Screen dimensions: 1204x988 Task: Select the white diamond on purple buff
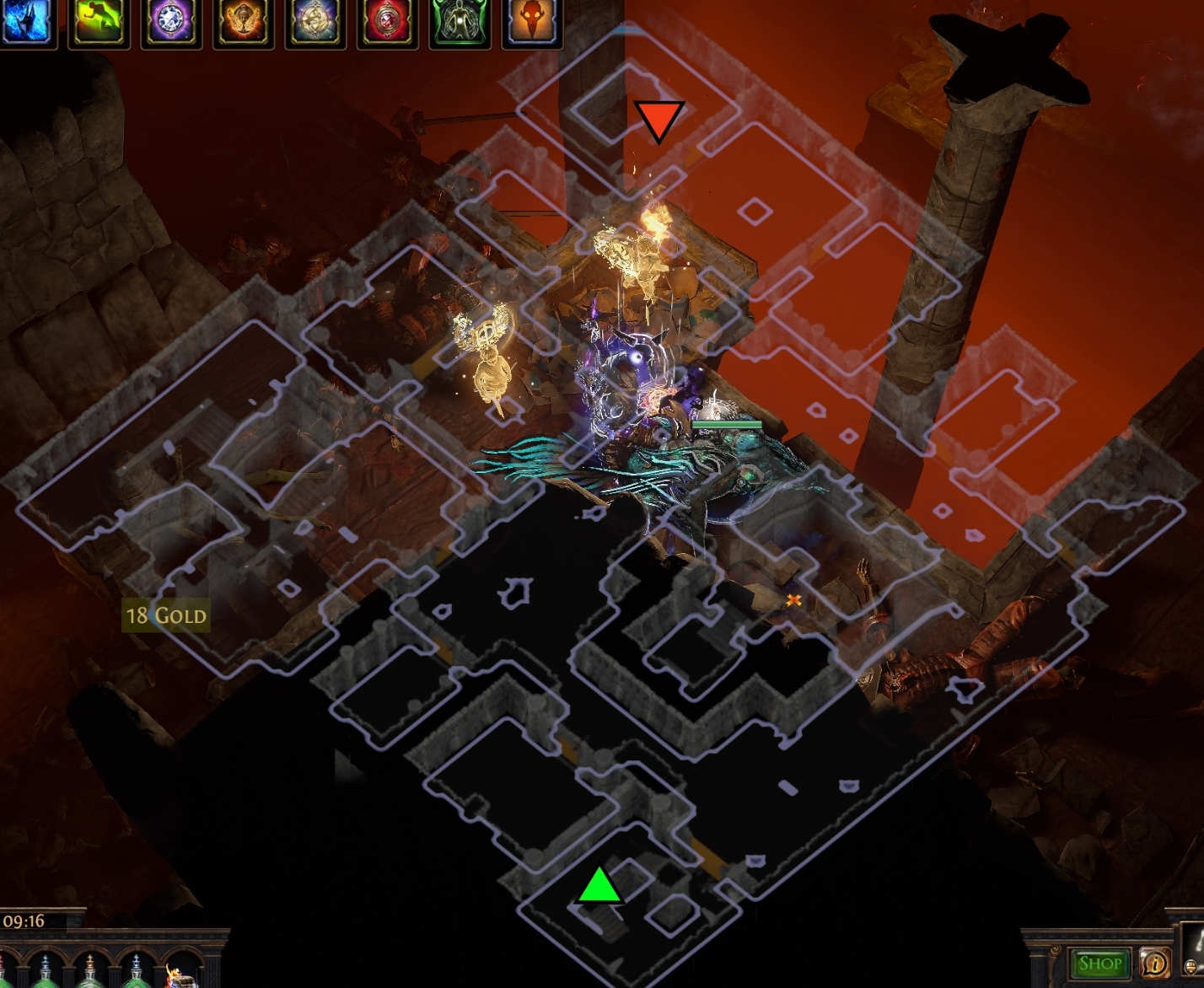pyautogui.click(x=171, y=21)
